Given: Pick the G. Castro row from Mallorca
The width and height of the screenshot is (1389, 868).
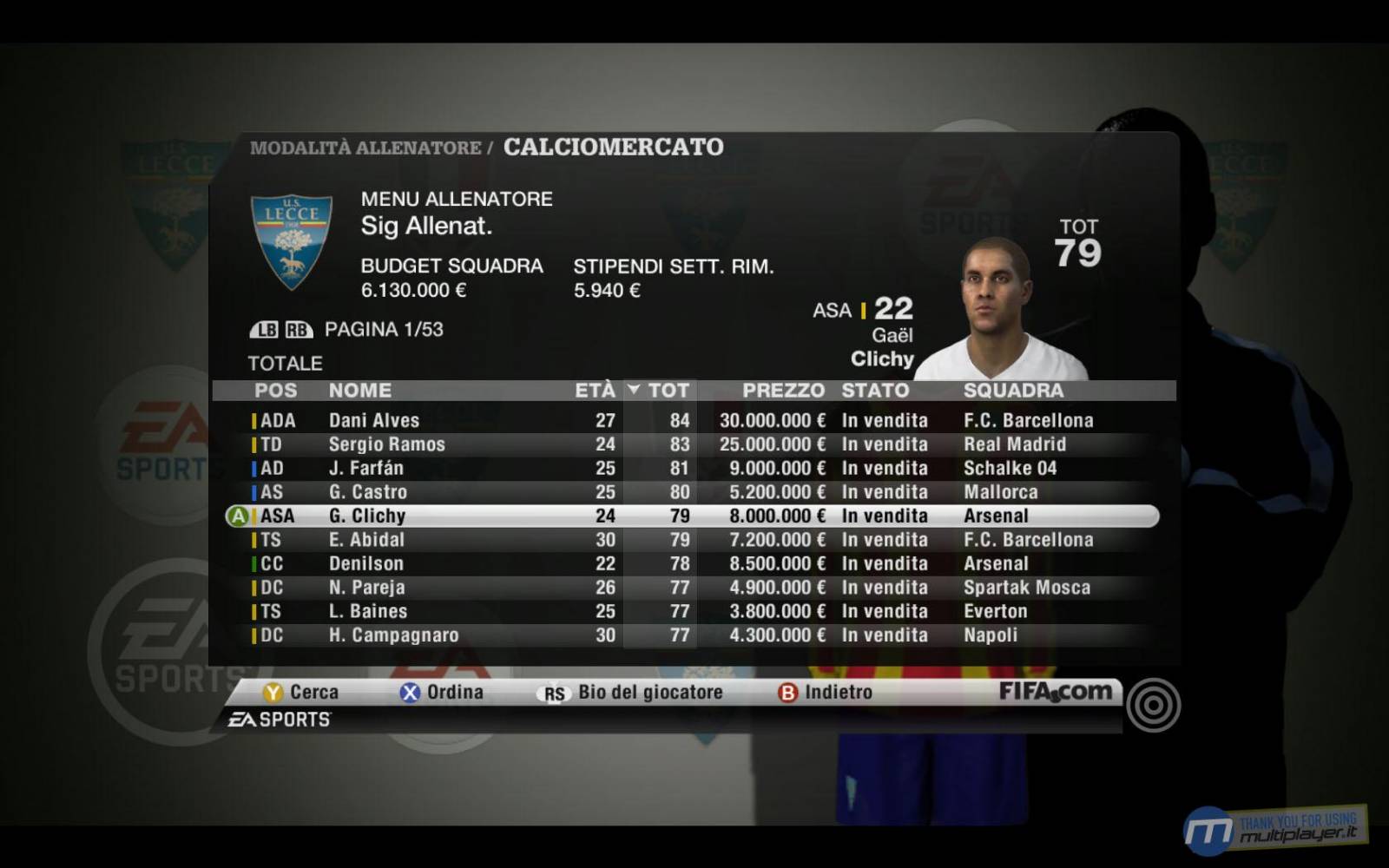Looking at the screenshot, I should click(x=367, y=492).
